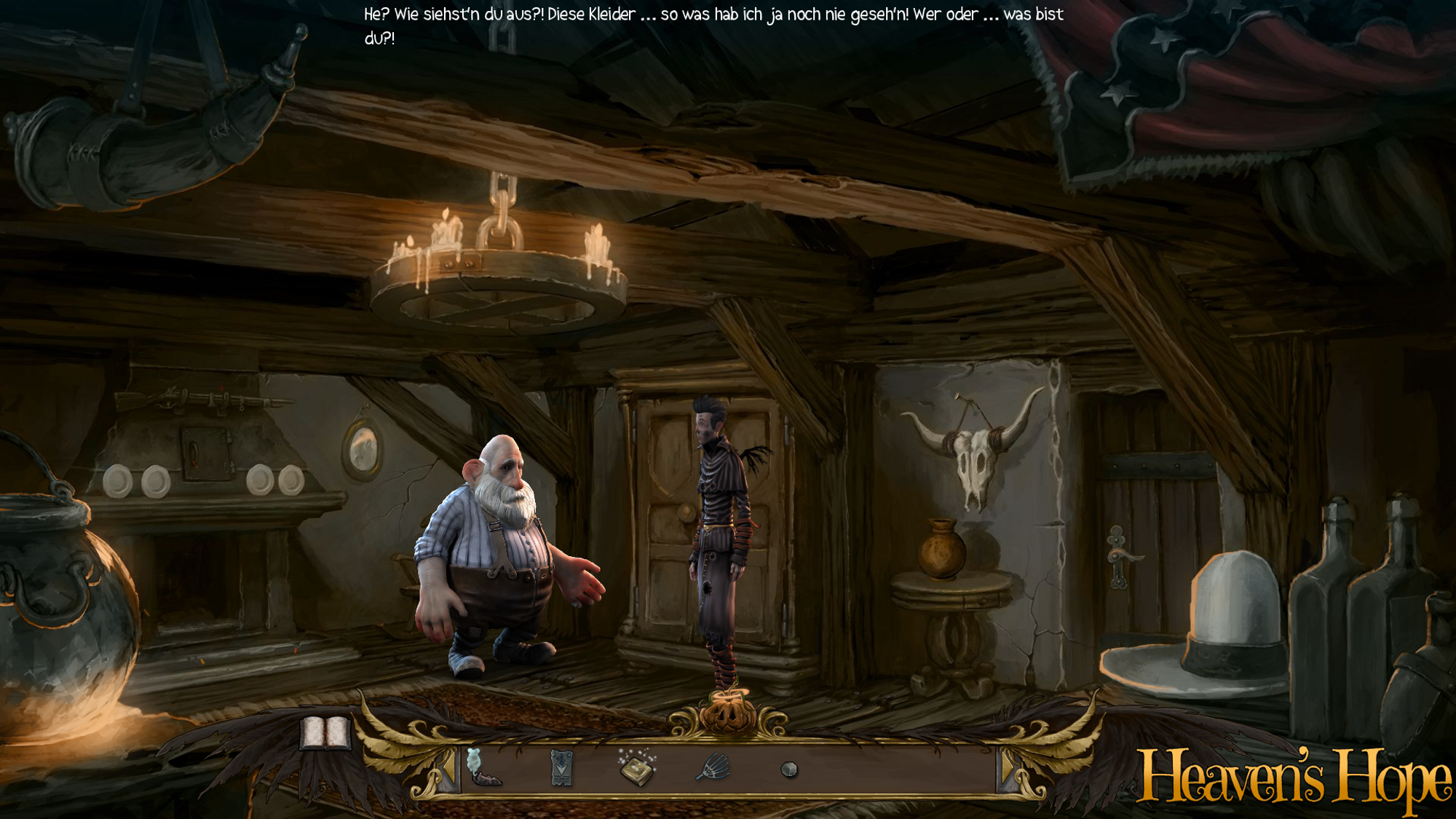Open the journal book icon
Image resolution: width=1456 pixels, height=819 pixels.
[325, 732]
